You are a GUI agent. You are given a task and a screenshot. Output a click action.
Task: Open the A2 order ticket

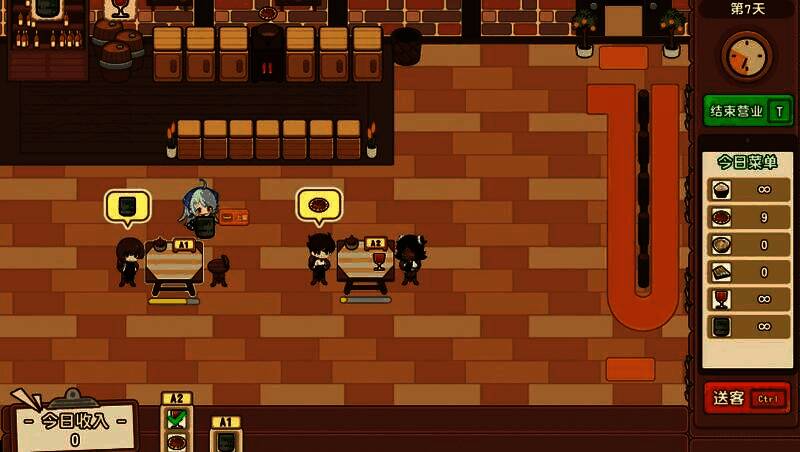(176, 423)
